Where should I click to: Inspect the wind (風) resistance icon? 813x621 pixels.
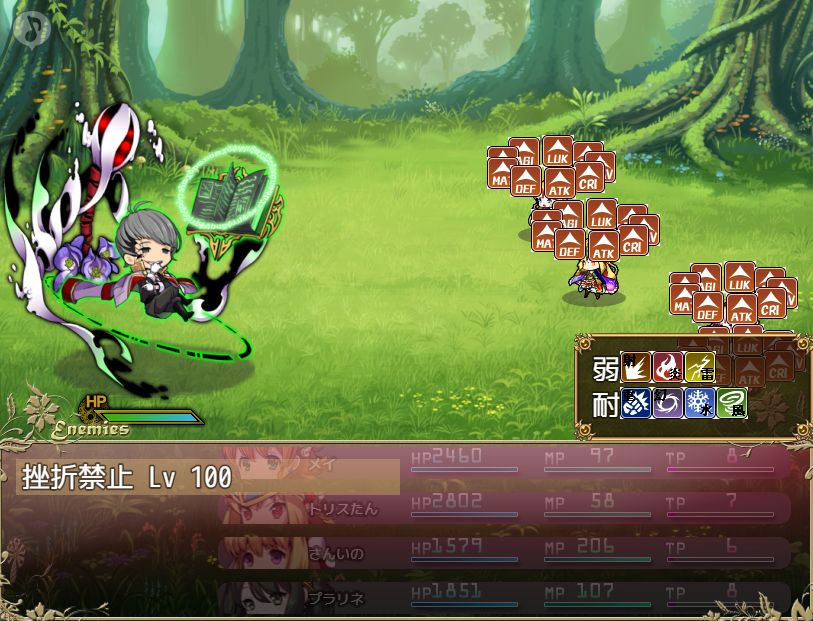pos(731,404)
